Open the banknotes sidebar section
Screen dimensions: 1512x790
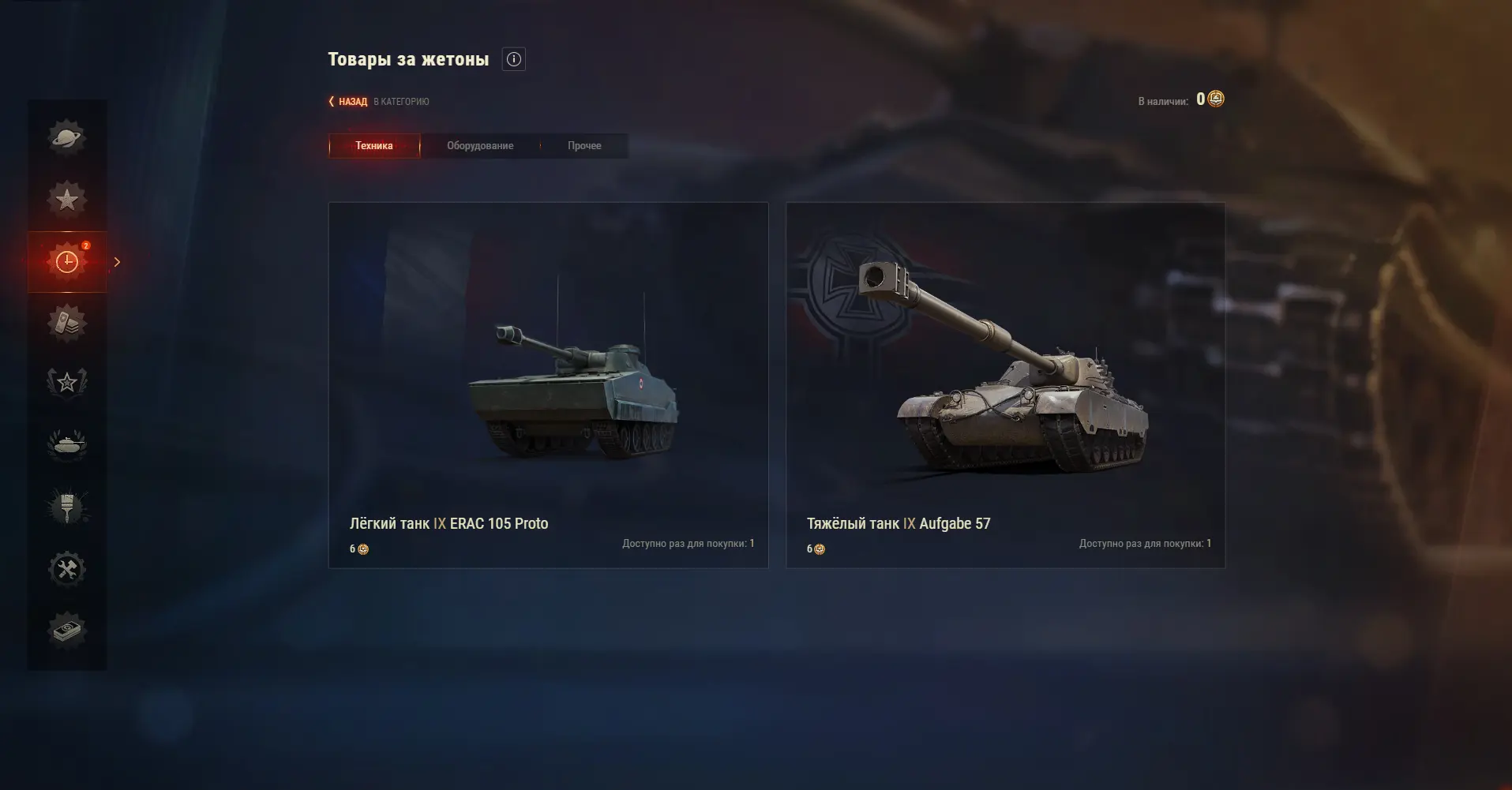click(67, 631)
